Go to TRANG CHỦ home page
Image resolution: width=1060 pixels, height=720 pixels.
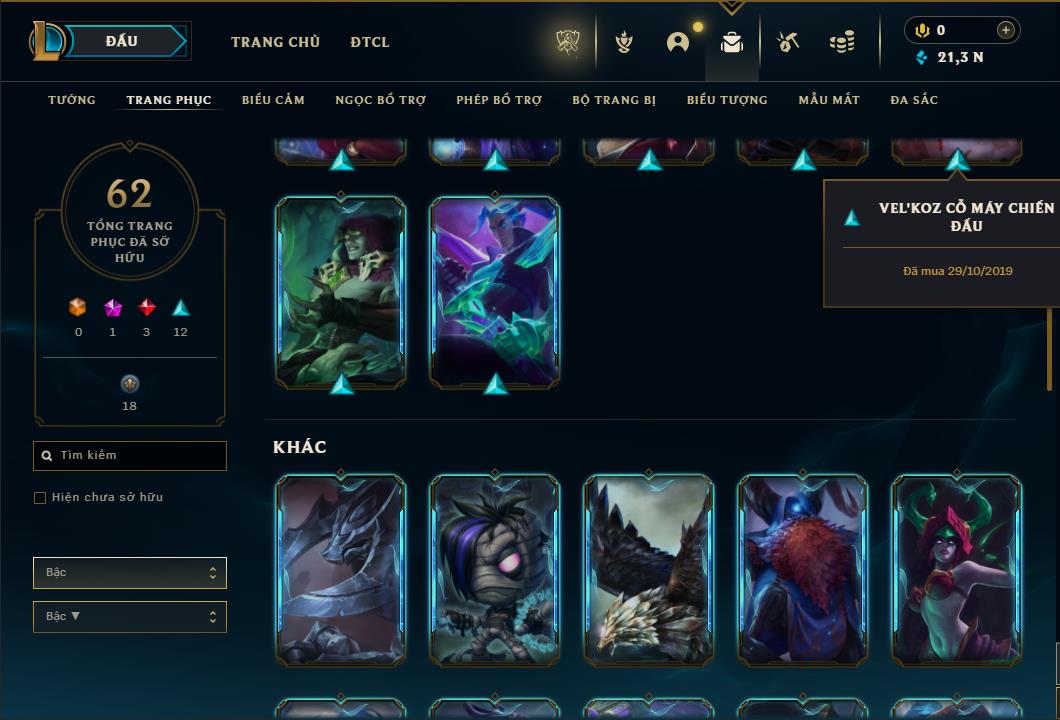click(x=275, y=42)
